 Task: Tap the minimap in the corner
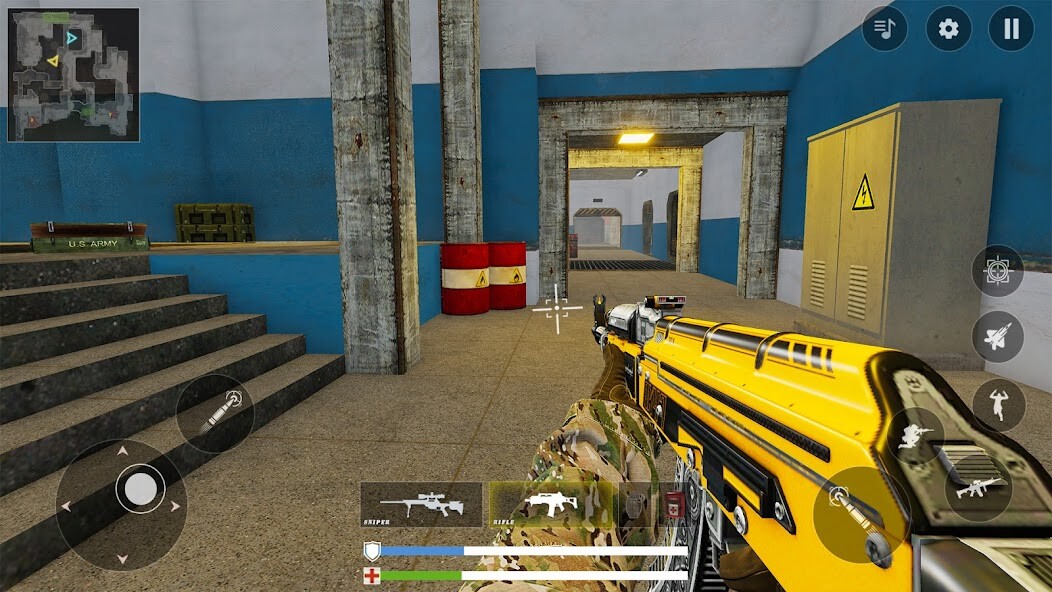coord(74,75)
